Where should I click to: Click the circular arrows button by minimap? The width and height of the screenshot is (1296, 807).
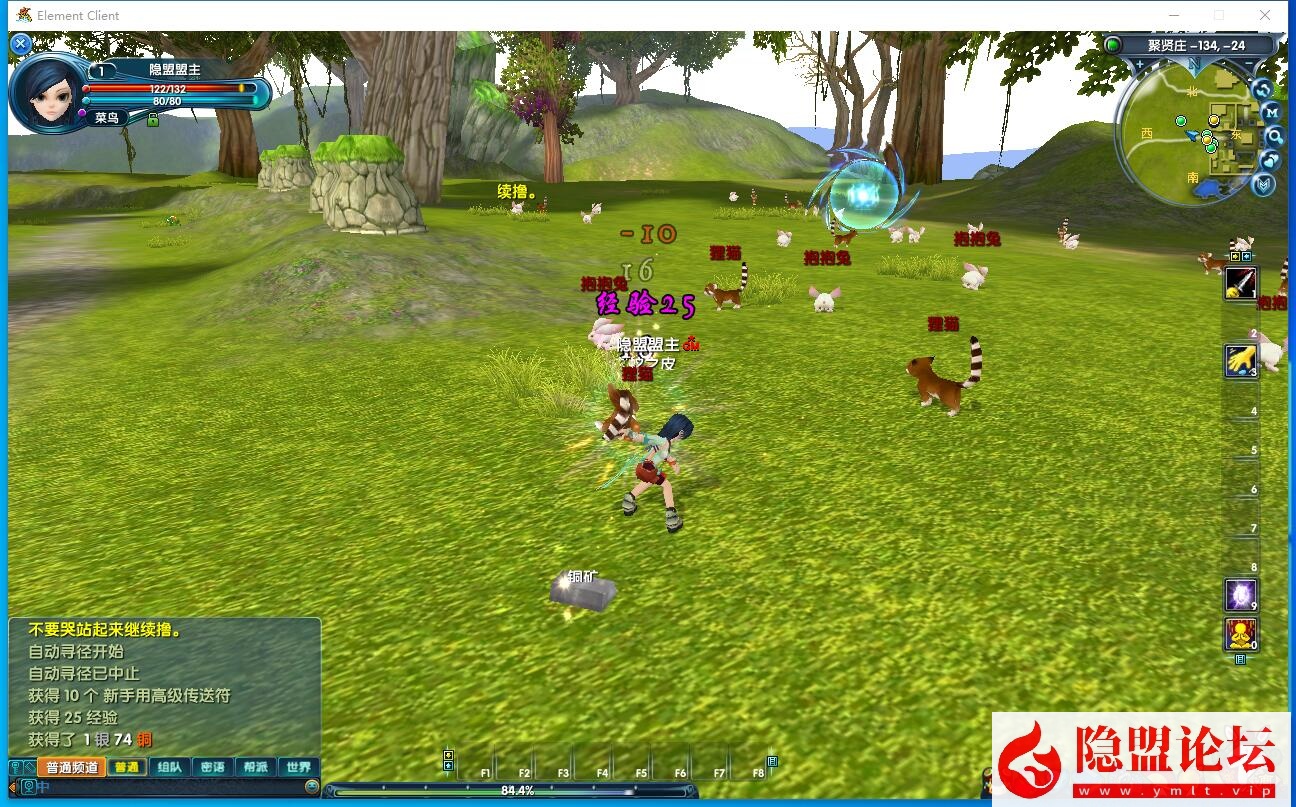[x=1262, y=89]
